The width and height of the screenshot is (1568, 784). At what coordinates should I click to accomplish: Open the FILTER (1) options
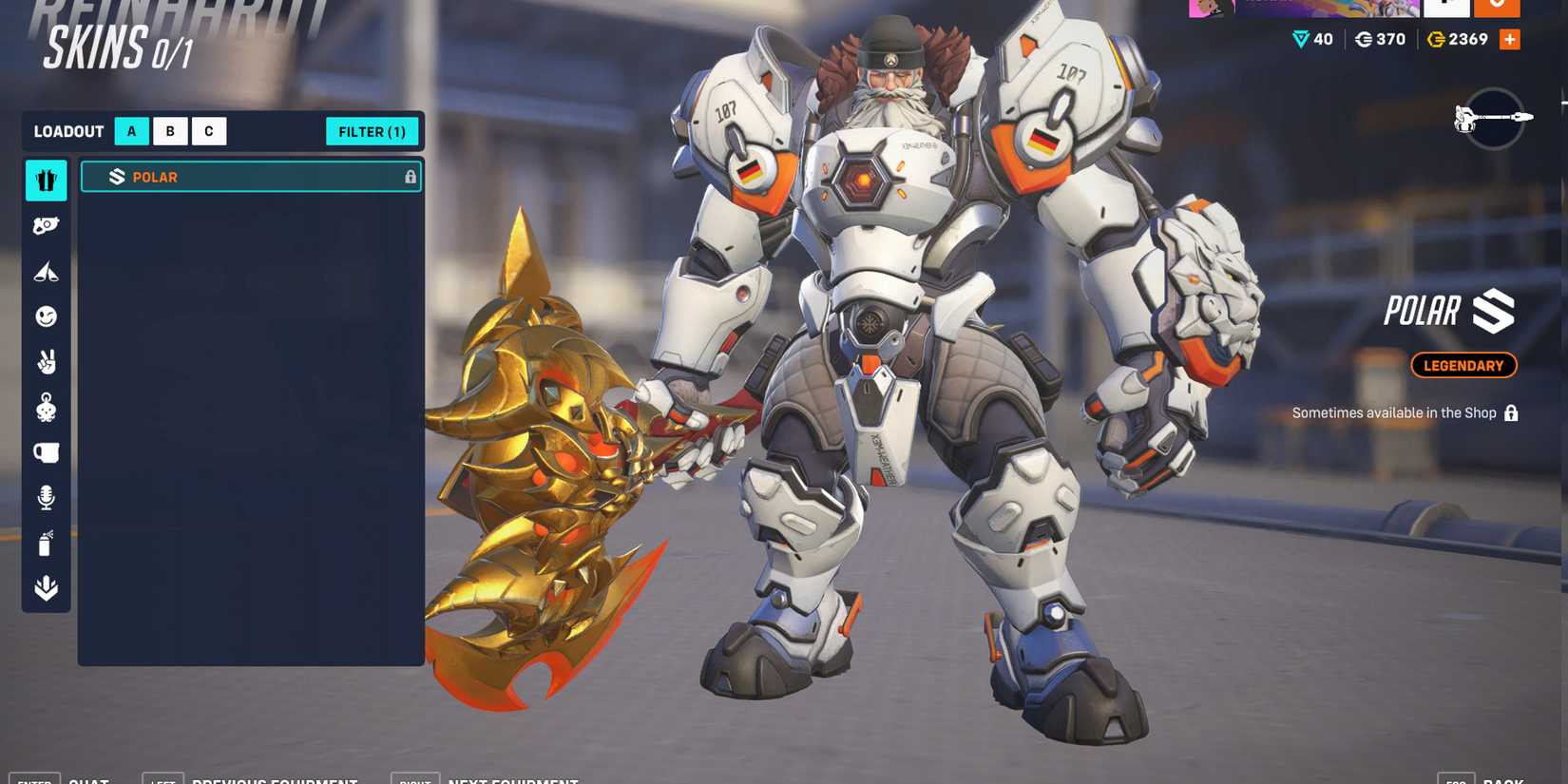[x=373, y=131]
